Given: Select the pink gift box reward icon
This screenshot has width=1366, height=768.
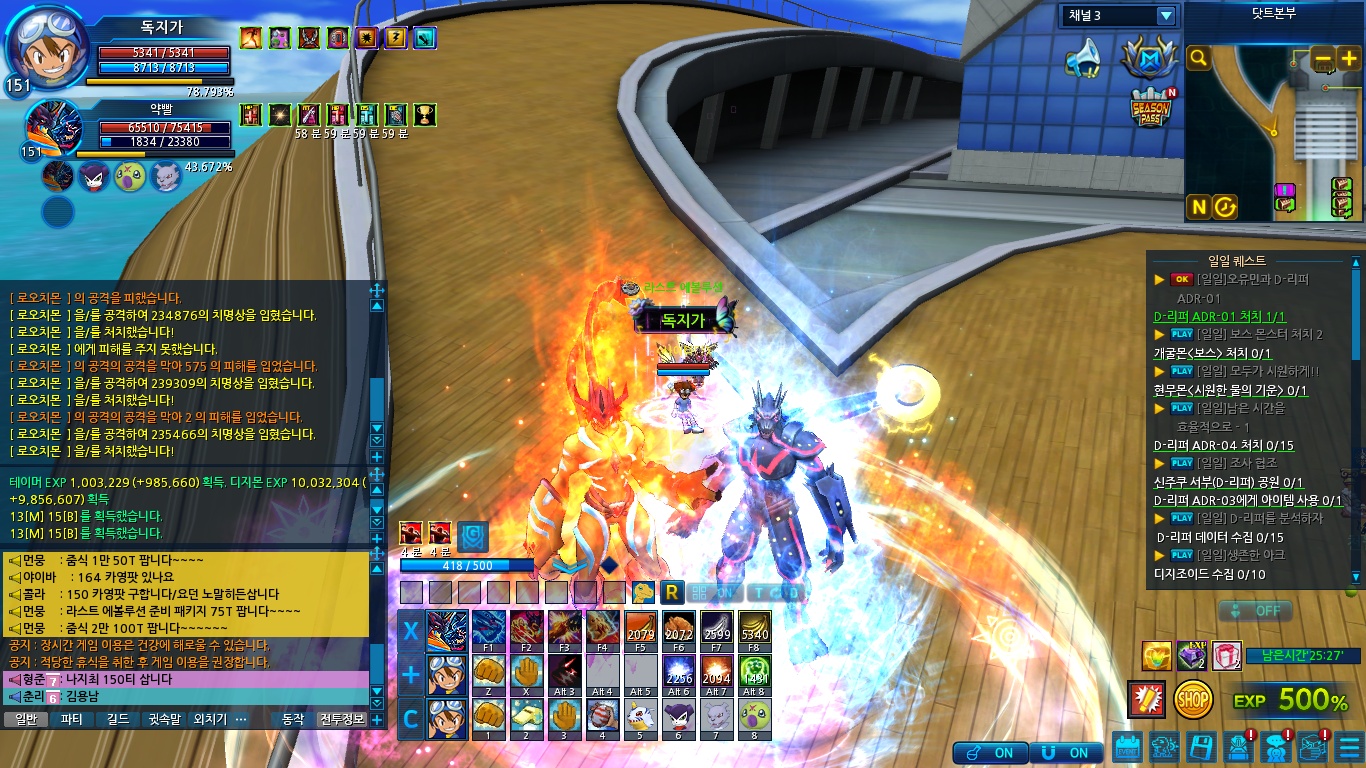Looking at the screenshot, I should click(x=1226, y=656).
